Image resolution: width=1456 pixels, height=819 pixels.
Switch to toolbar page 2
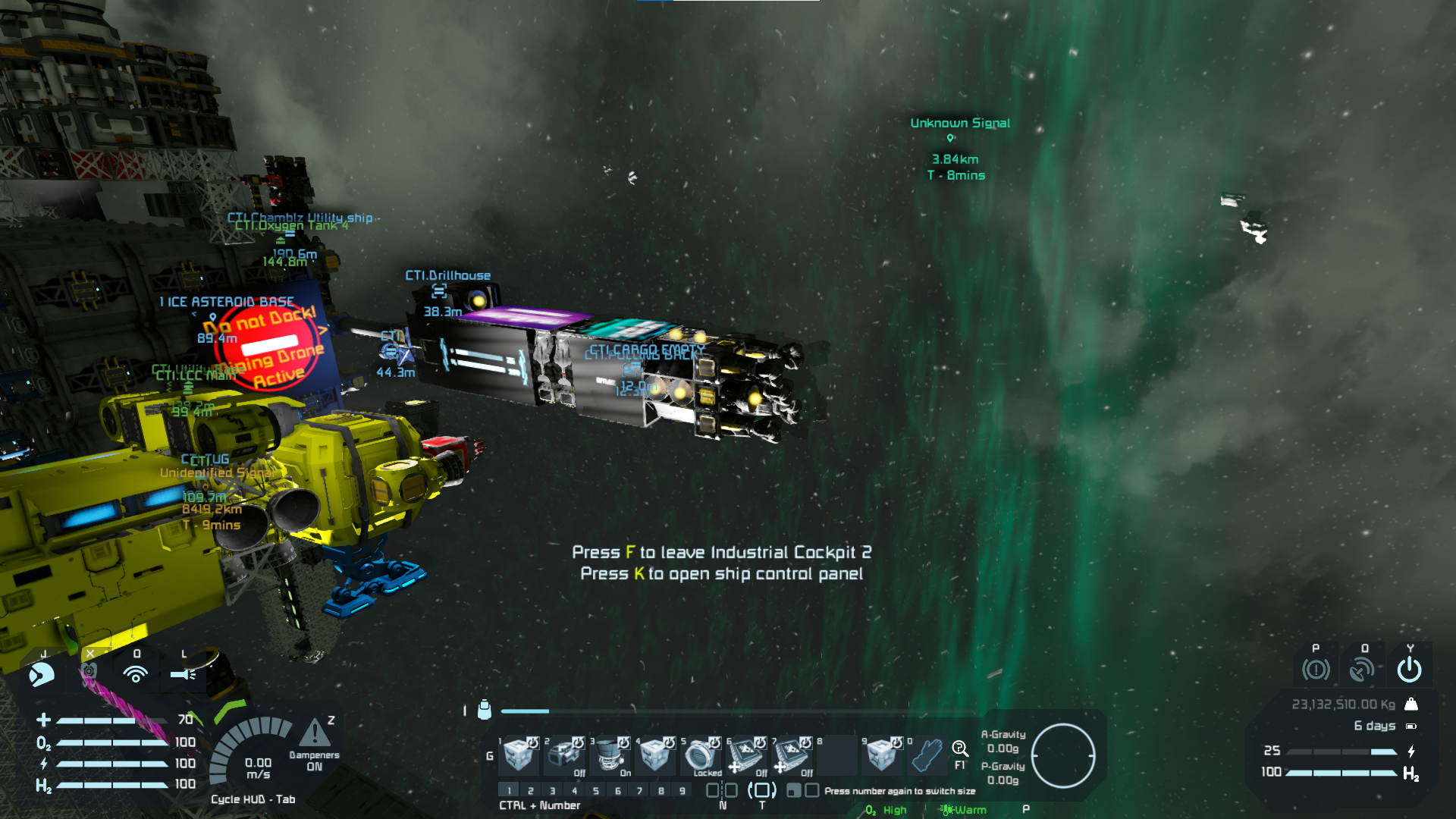pos(531,791)
